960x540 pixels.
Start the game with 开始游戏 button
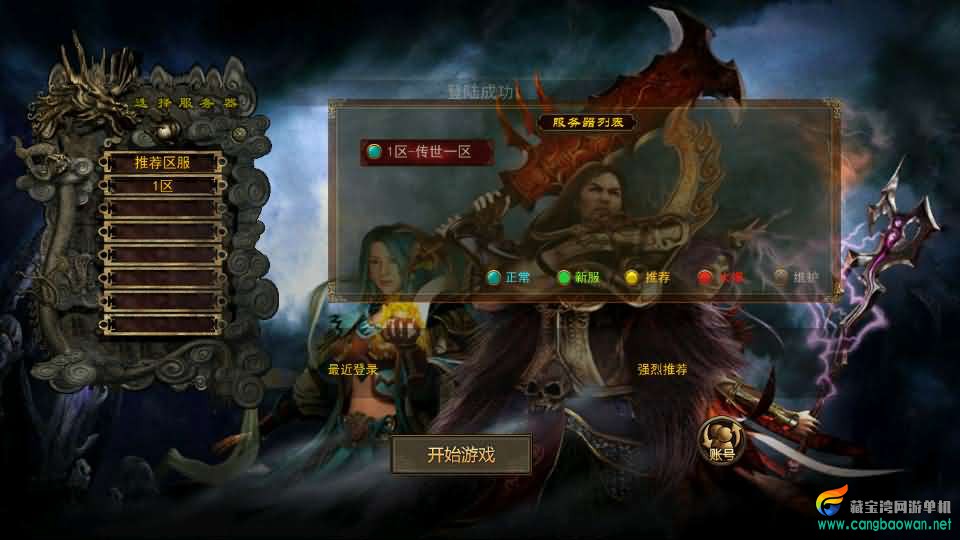point(461,455)
